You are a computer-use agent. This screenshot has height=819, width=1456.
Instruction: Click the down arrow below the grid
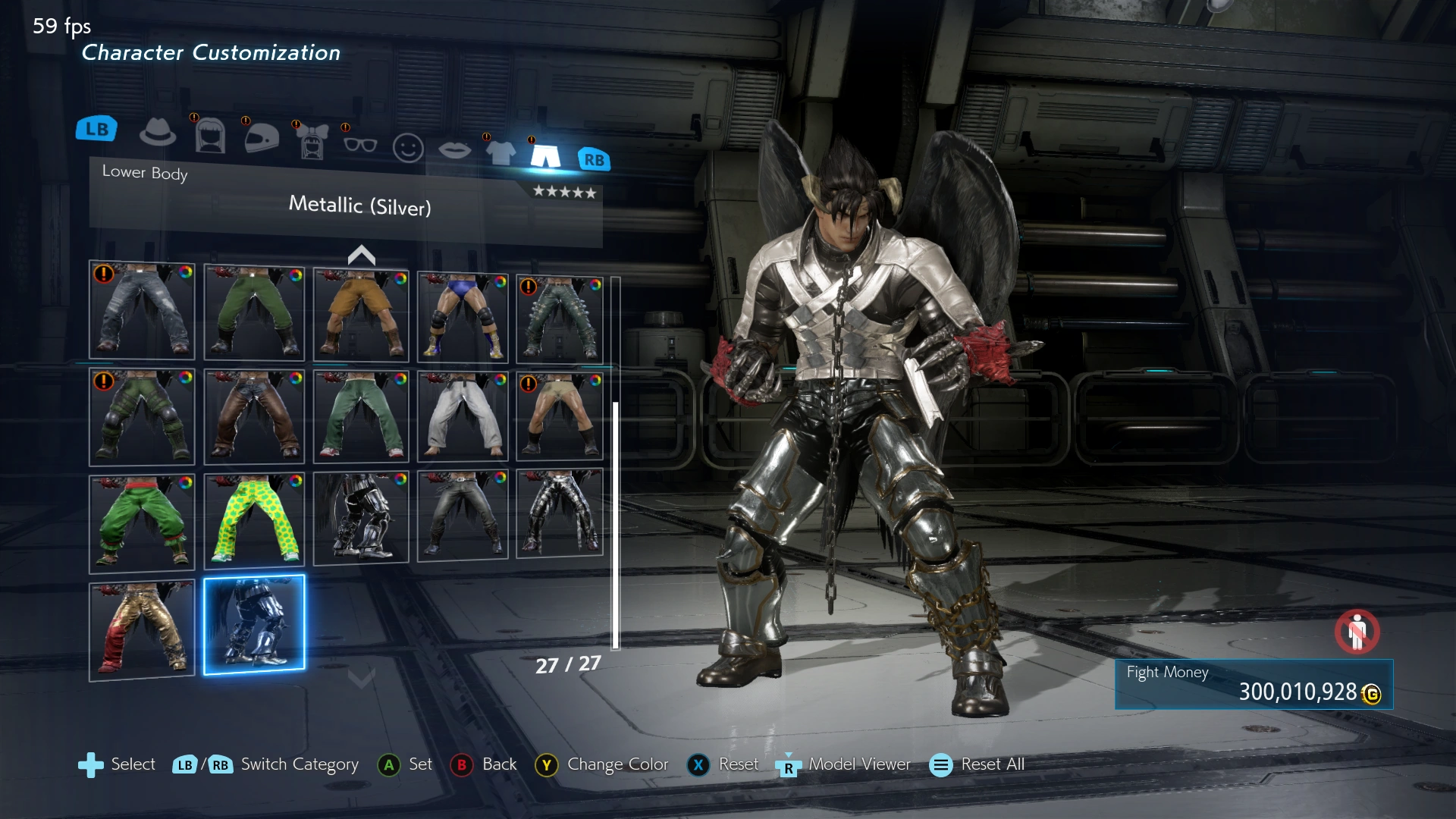[361, 677]
